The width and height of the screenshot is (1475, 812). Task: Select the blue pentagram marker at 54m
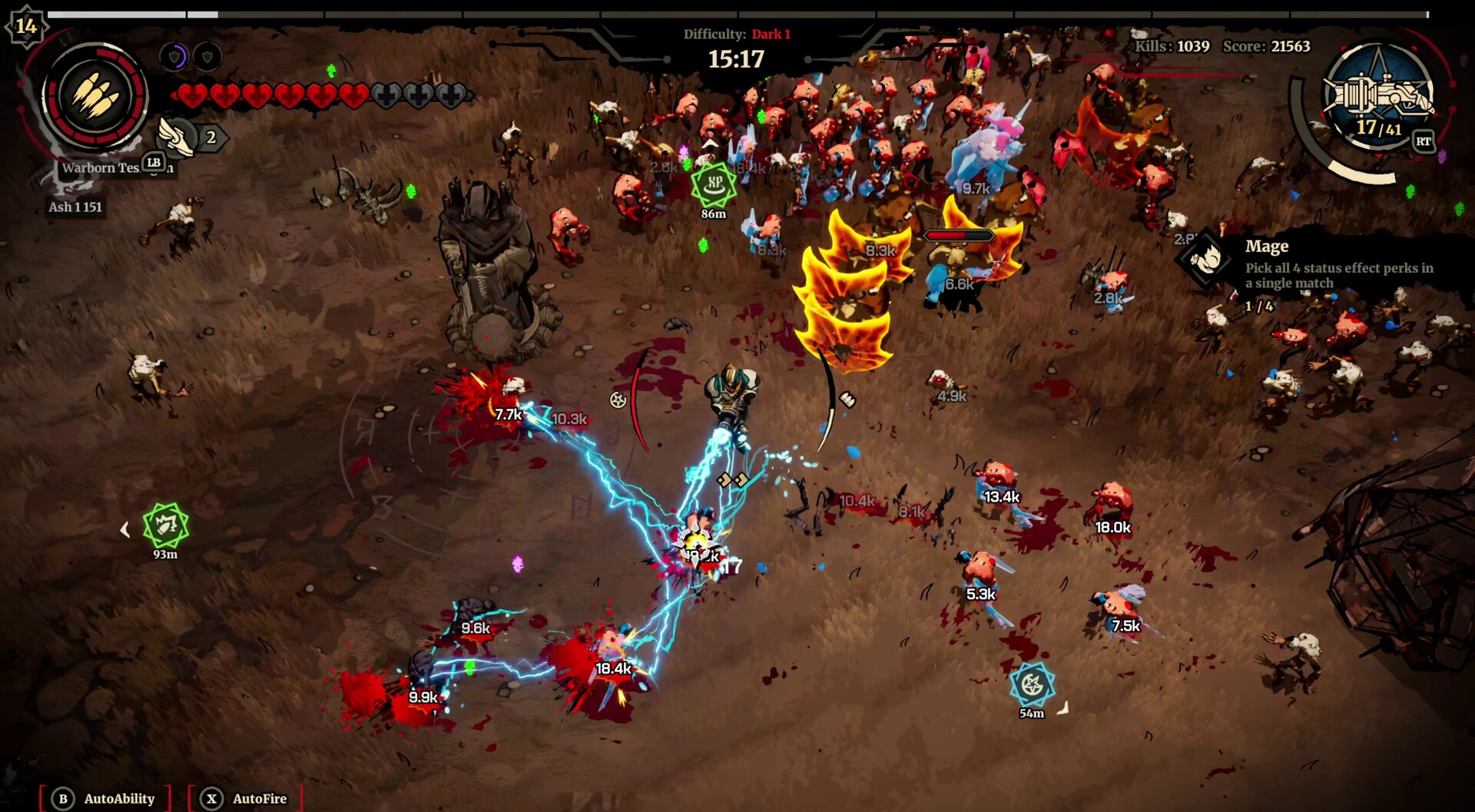click(x=1032, y=684)
